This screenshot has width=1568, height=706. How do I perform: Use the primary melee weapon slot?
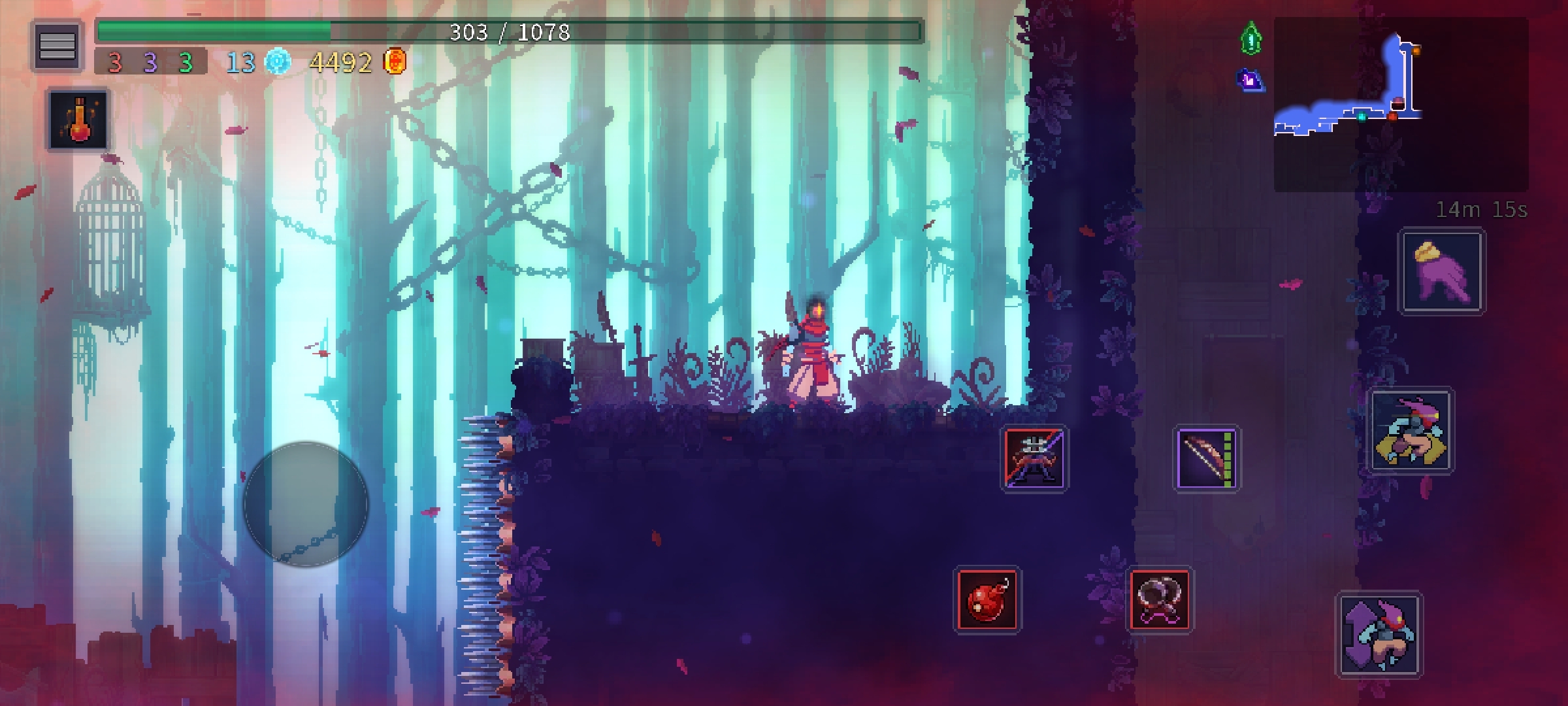pos(1034,459)
